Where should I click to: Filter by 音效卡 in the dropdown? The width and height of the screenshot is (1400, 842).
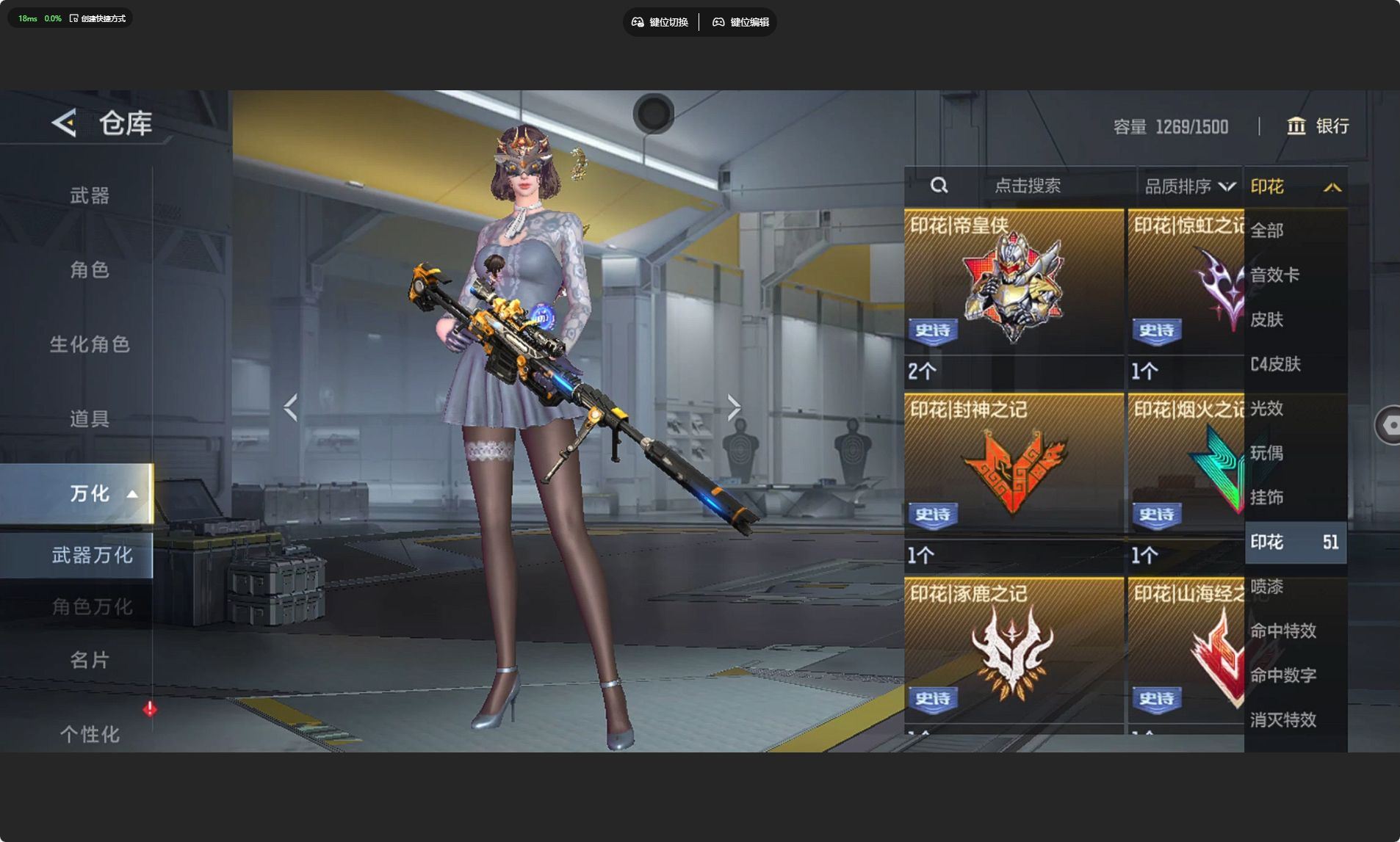(x=1275, y=275)
